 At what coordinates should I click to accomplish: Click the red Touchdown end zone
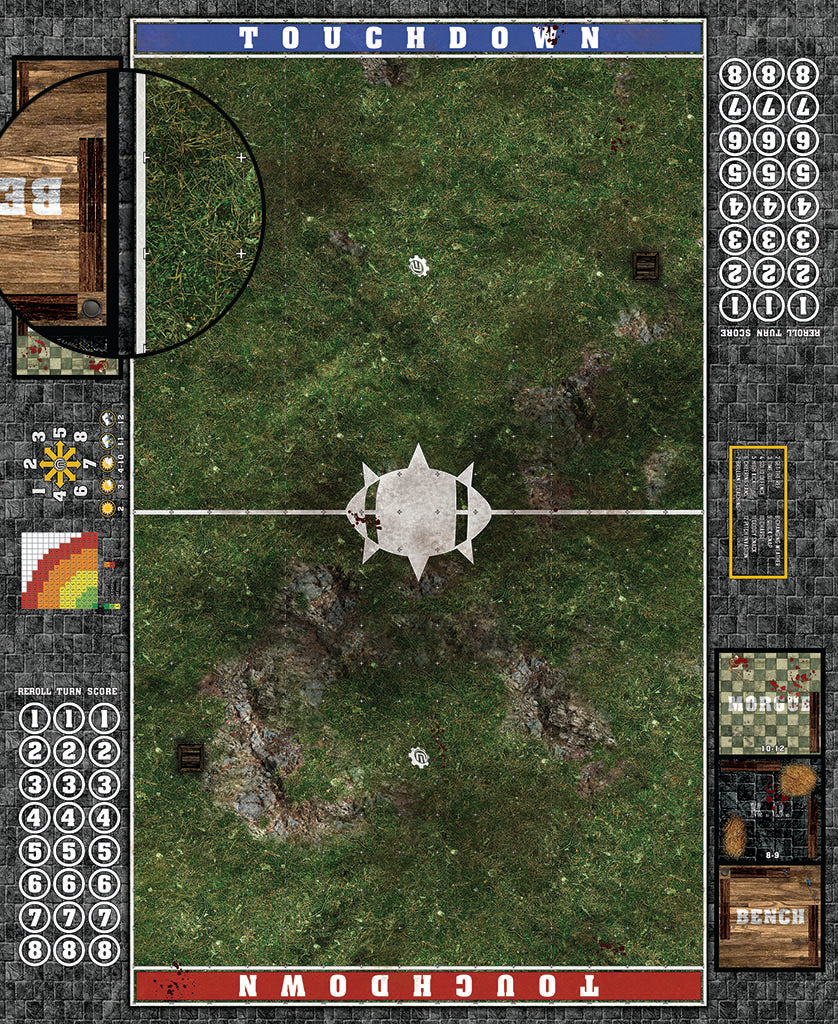pyautogui.click(x=419, y=986)
